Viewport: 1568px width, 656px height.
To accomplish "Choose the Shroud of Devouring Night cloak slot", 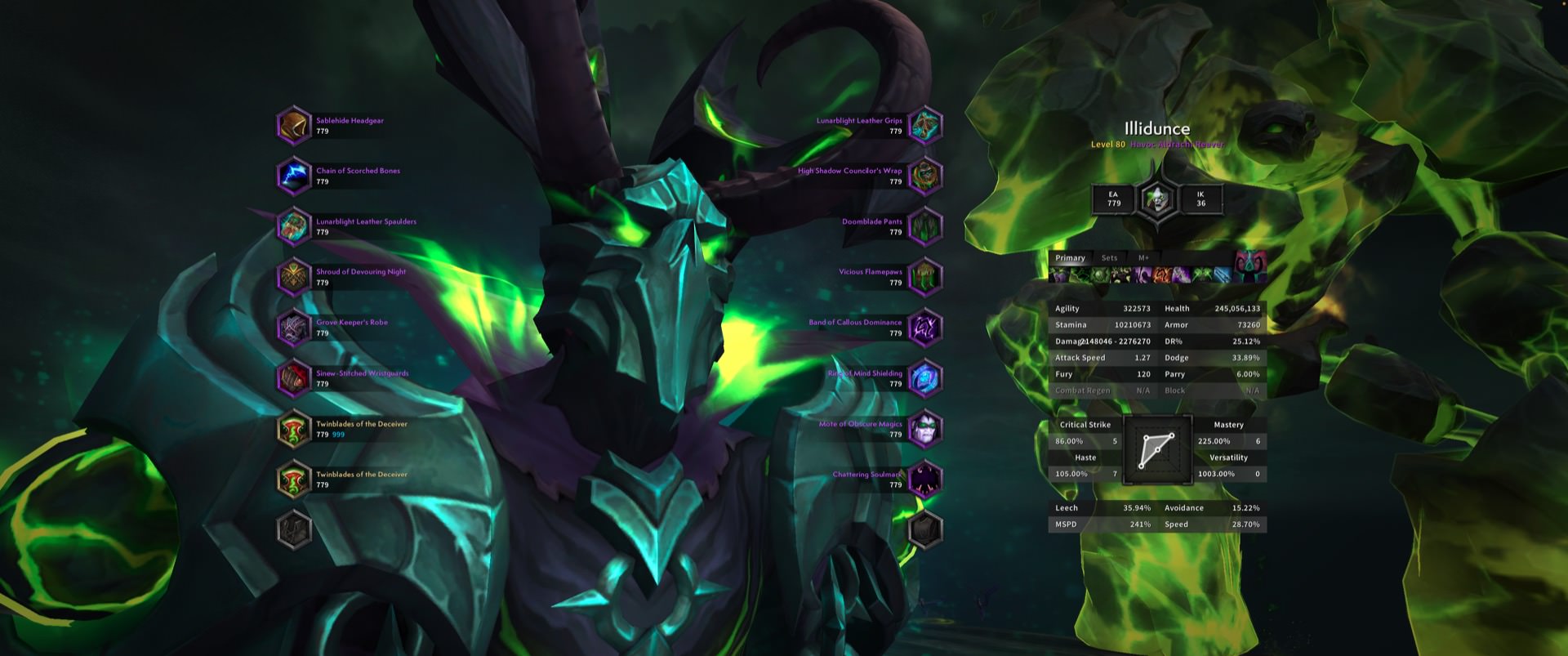I will tap(294, 277).
